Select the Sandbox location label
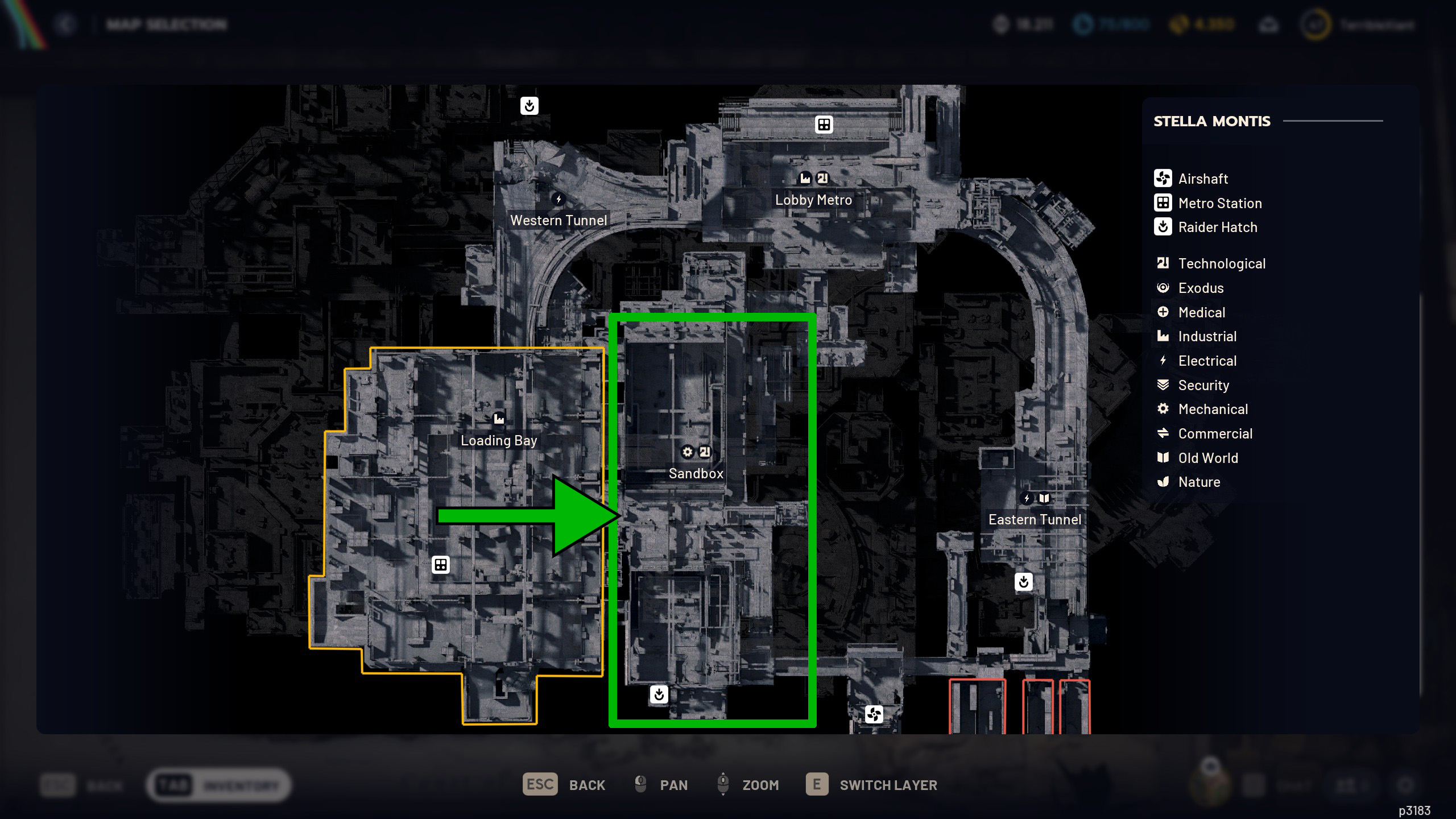The image size is (1456, 819). pos(696,473)
